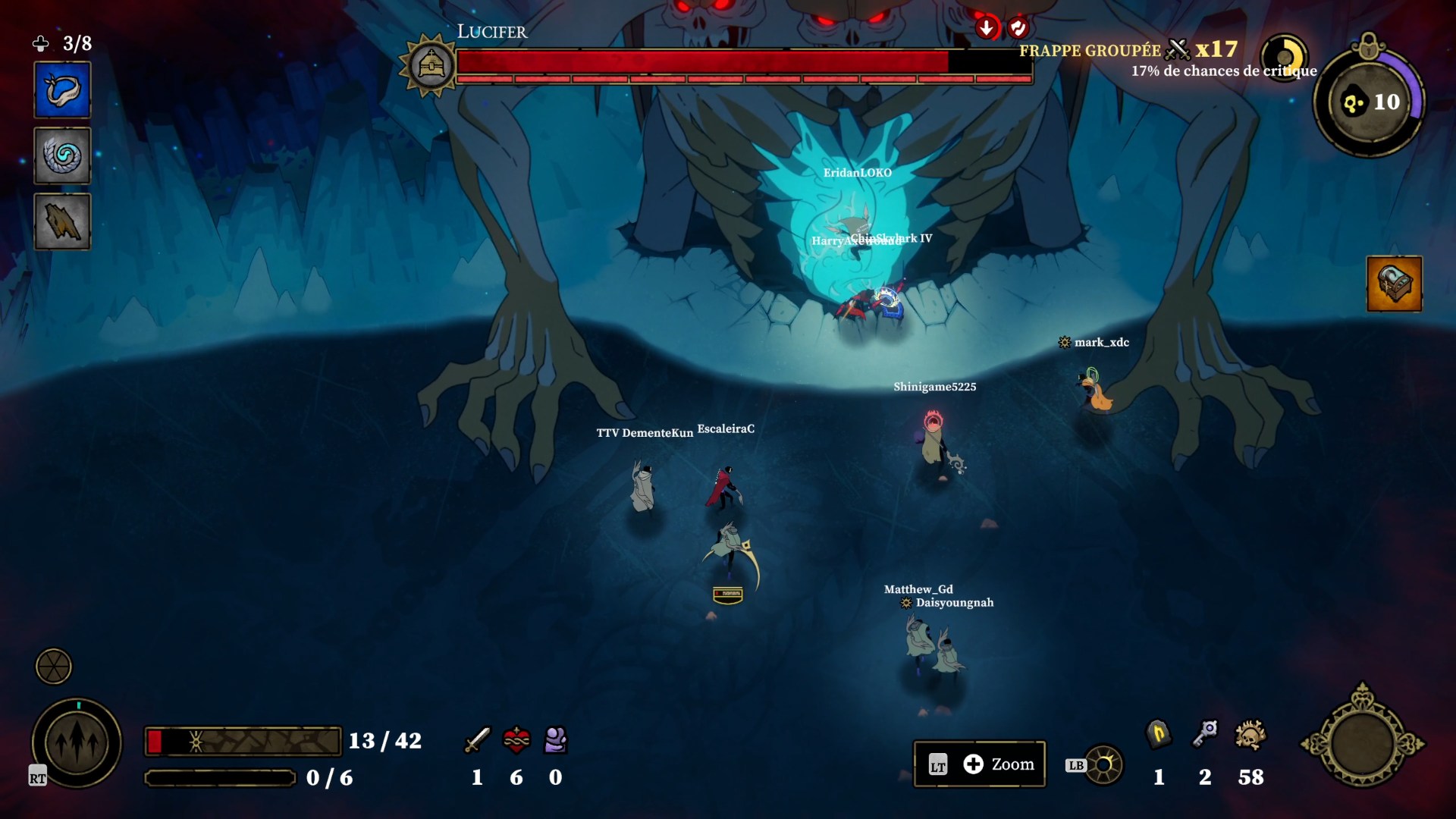Open the treasure chest icon
Viewport: 1456px width, 819px height.
pyautogui.click(x=1394, y=284)
